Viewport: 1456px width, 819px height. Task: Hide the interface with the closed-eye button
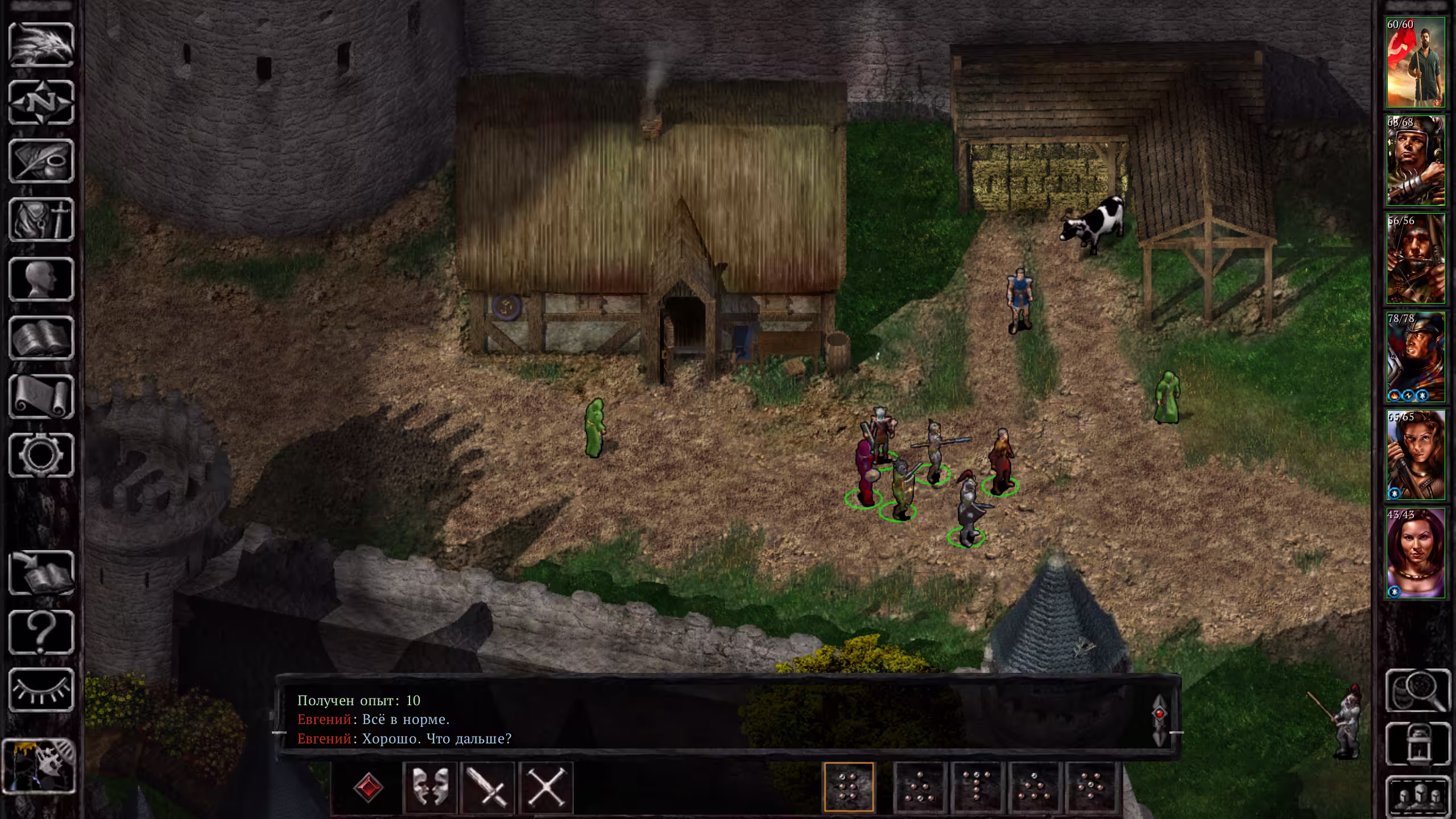(42, 690)
